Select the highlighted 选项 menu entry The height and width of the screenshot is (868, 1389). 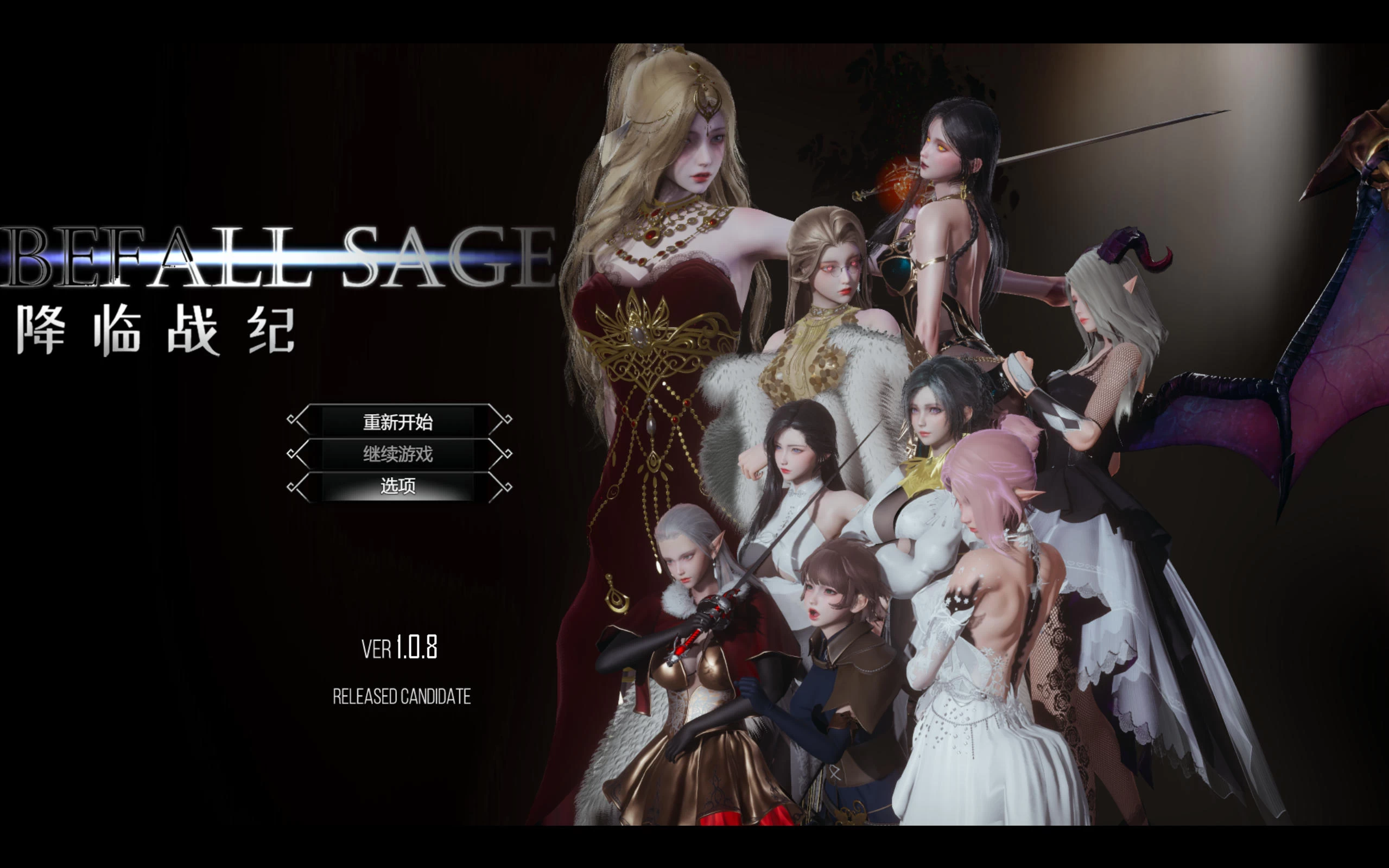coord(399,486)
